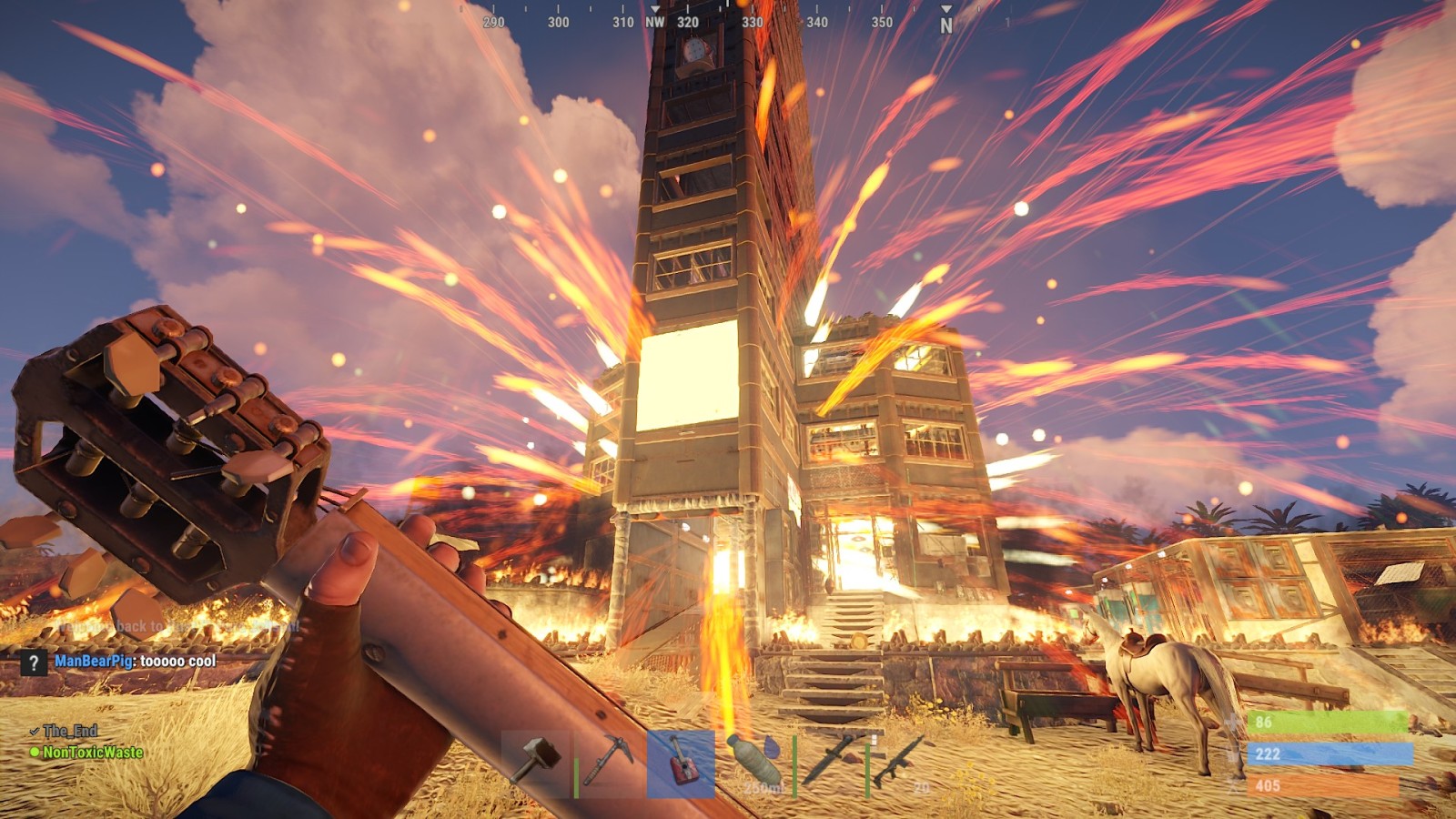This screenshot has height=819, width=1456.
Task: Select team member NonToxicWaste
Action: click(x=93, y=753)
